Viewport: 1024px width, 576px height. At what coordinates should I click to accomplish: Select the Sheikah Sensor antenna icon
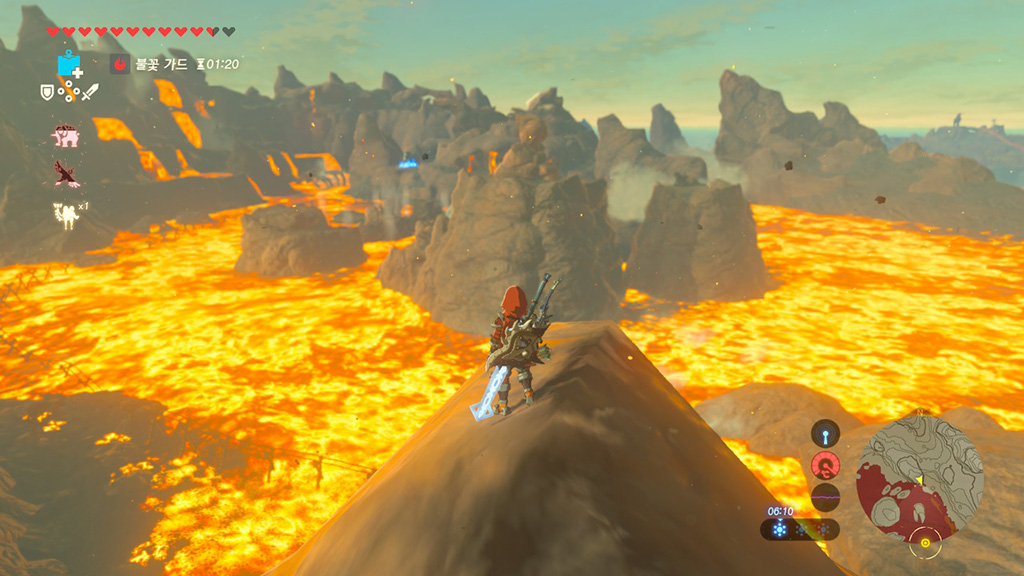click(825, 434)
